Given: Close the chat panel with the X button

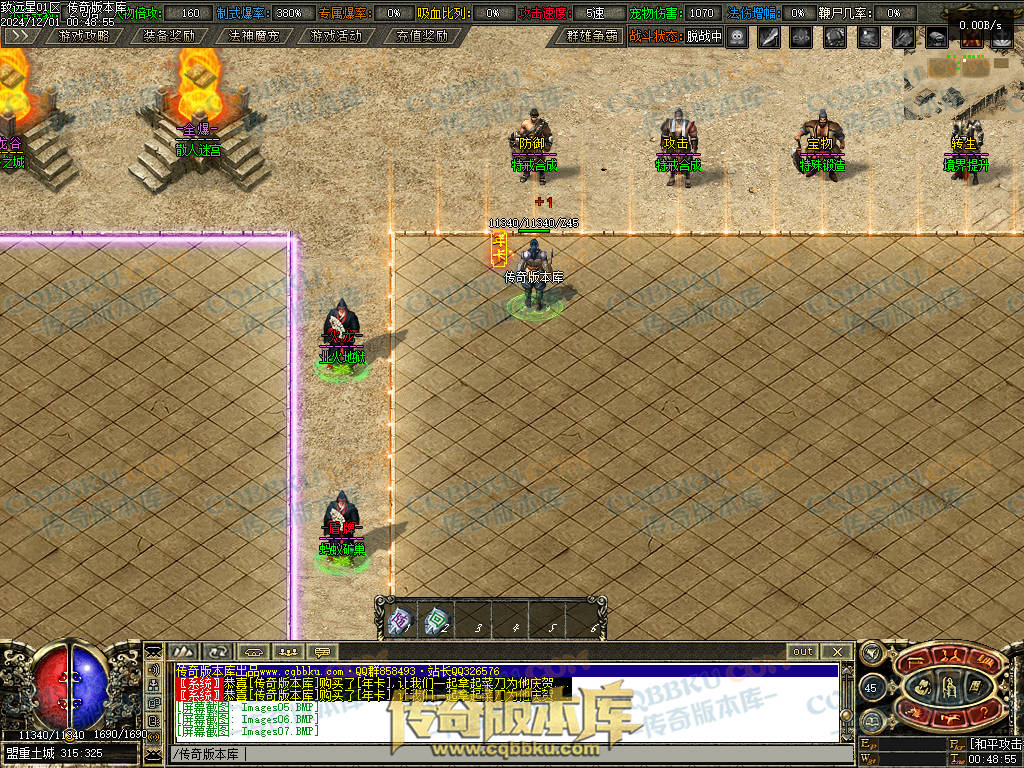Looking at the screenshot, I should click(x=837, y=652).
